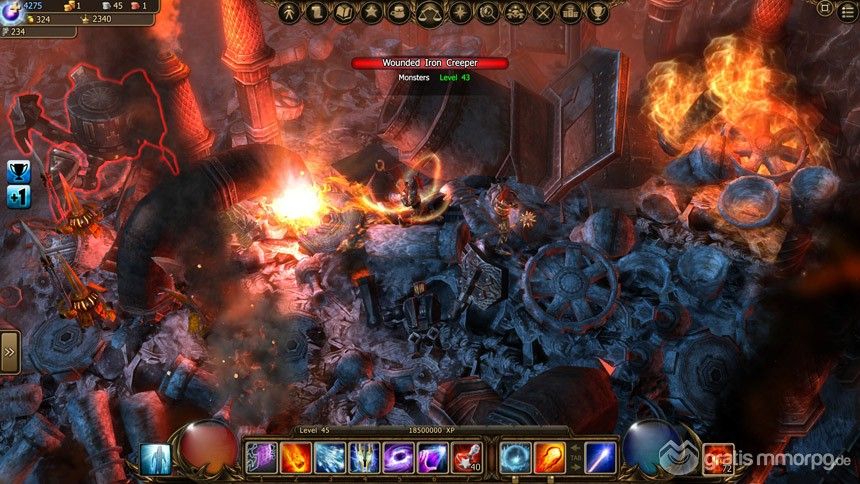860x484 pixels.
Task: Click the blue trophy notification icon
Action: (x=18, y=171)
